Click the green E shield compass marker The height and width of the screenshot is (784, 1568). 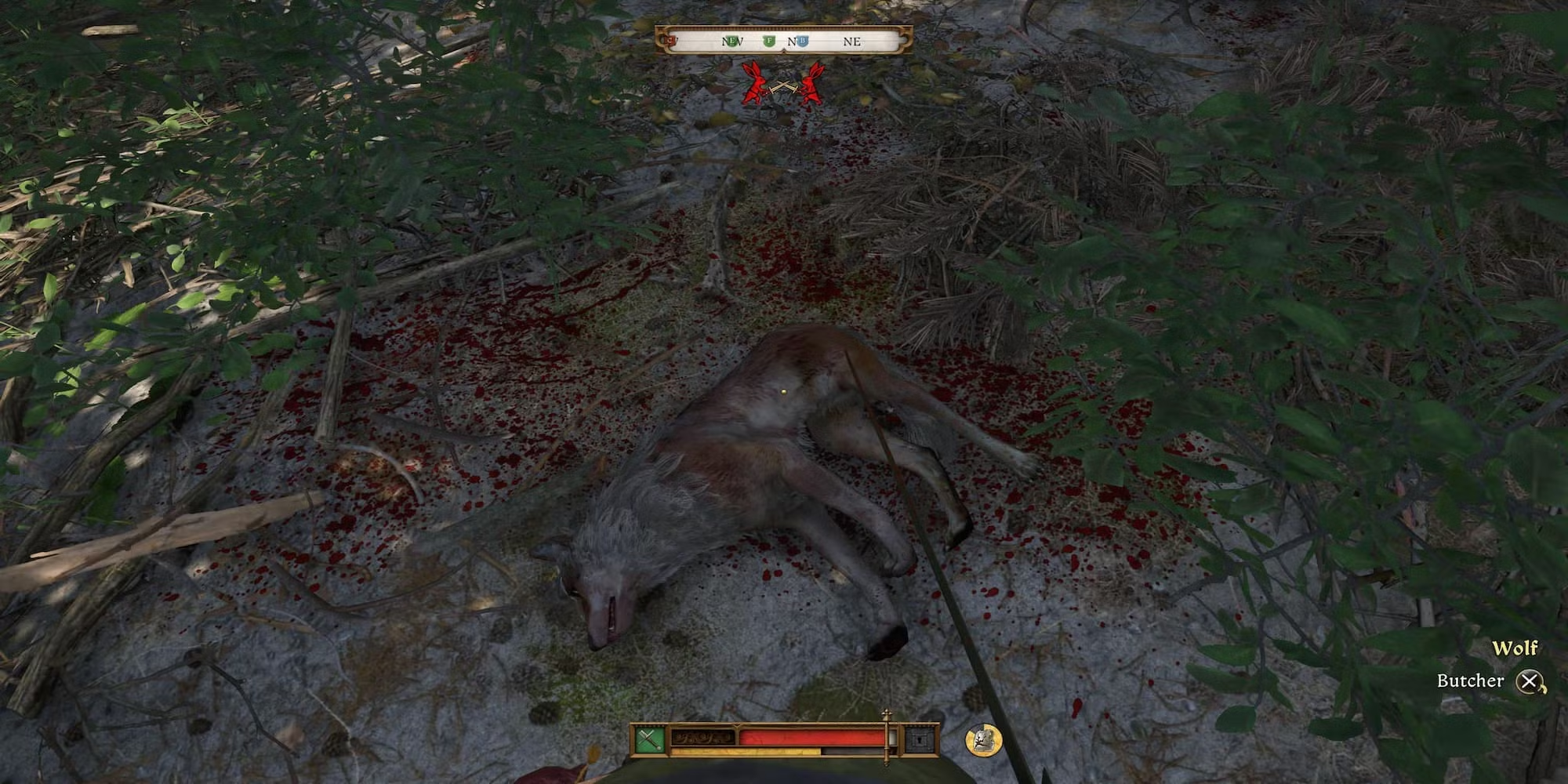(732, 41)
